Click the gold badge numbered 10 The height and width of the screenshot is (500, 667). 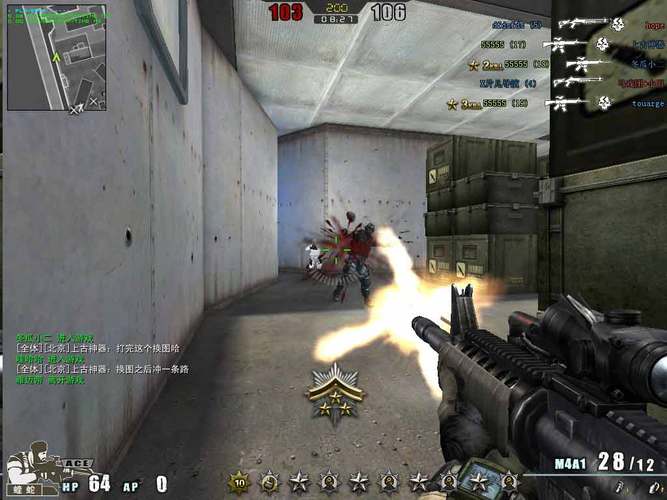coord(239,483)
